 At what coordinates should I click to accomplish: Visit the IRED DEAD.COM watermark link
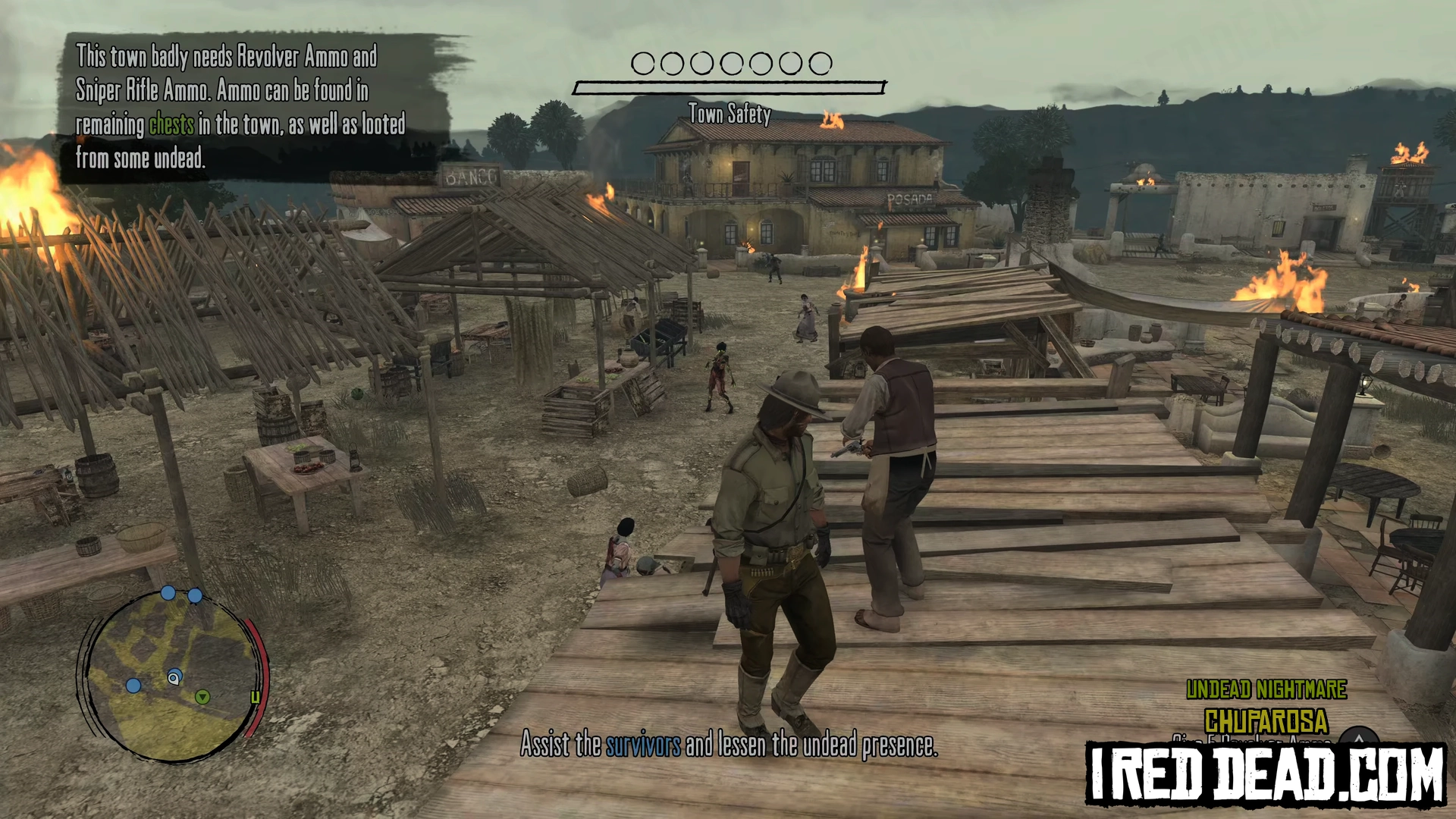[x=1265, y=774]
